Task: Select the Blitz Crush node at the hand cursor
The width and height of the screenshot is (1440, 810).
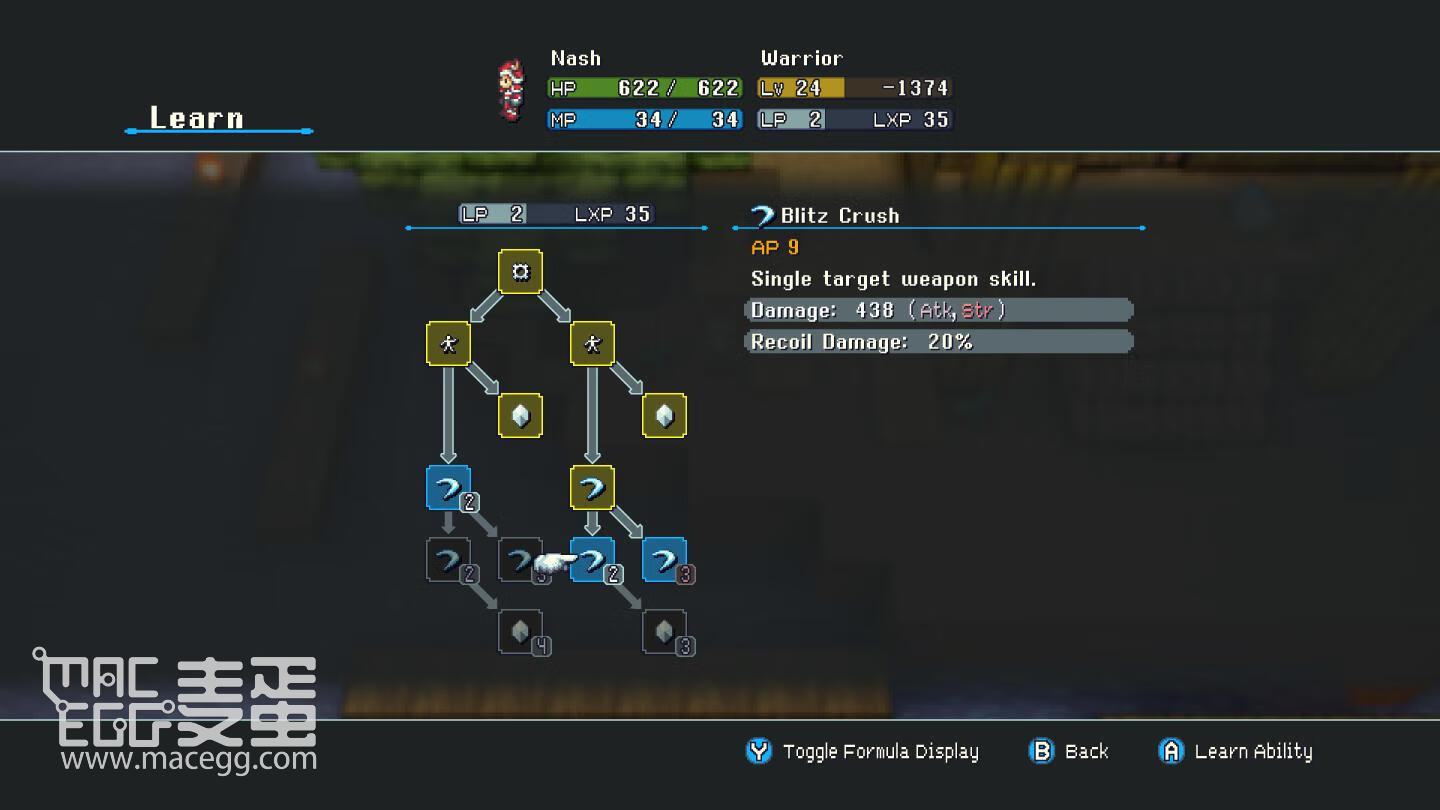Action: [592, 560]
